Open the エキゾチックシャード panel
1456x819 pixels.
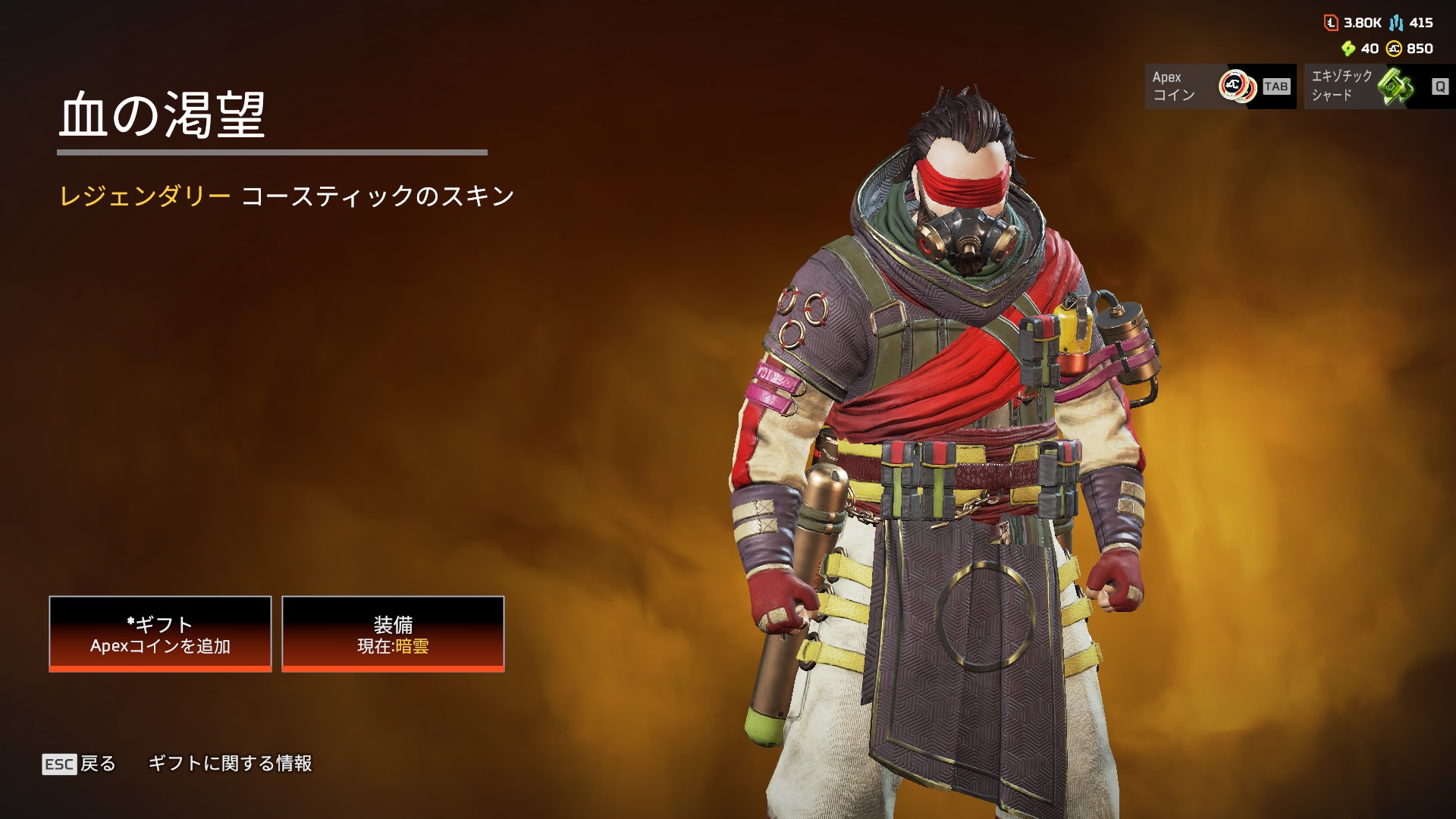point(1379,86)
